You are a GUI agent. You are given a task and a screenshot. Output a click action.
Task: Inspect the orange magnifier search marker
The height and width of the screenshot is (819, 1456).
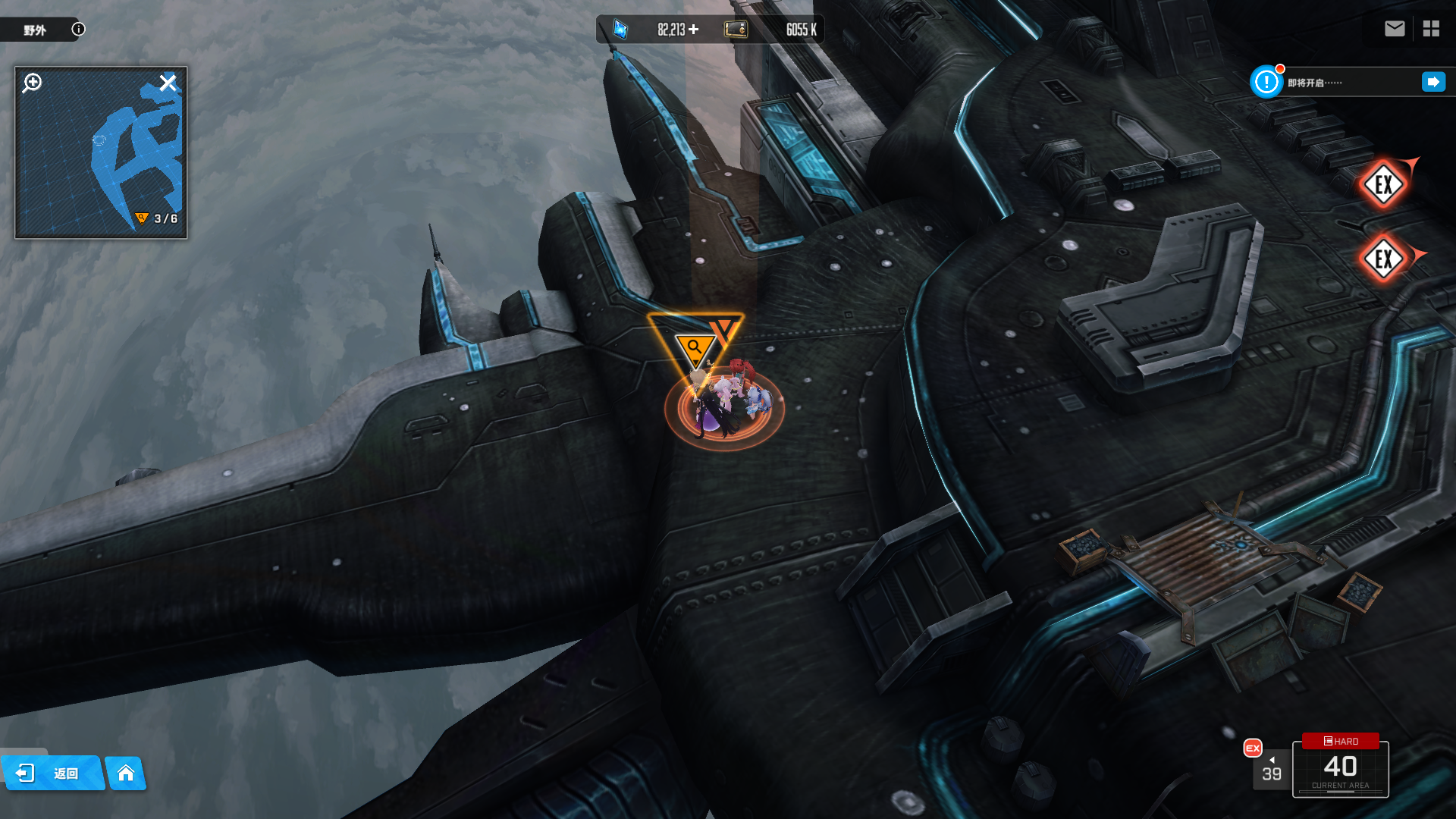coord(695,349)
